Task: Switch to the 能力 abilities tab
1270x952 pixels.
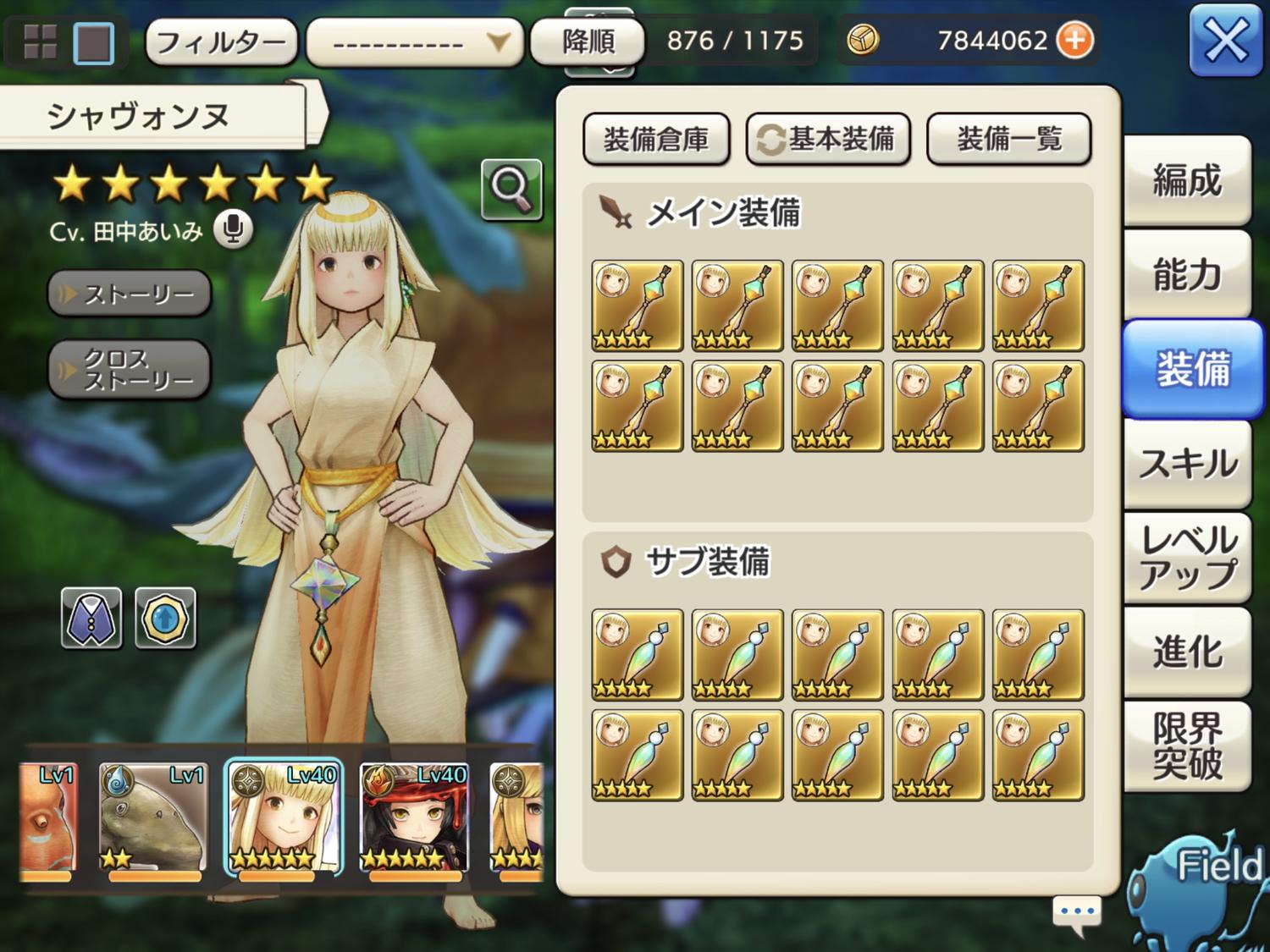Action: pyautogui.click(x=1187, y=275)
